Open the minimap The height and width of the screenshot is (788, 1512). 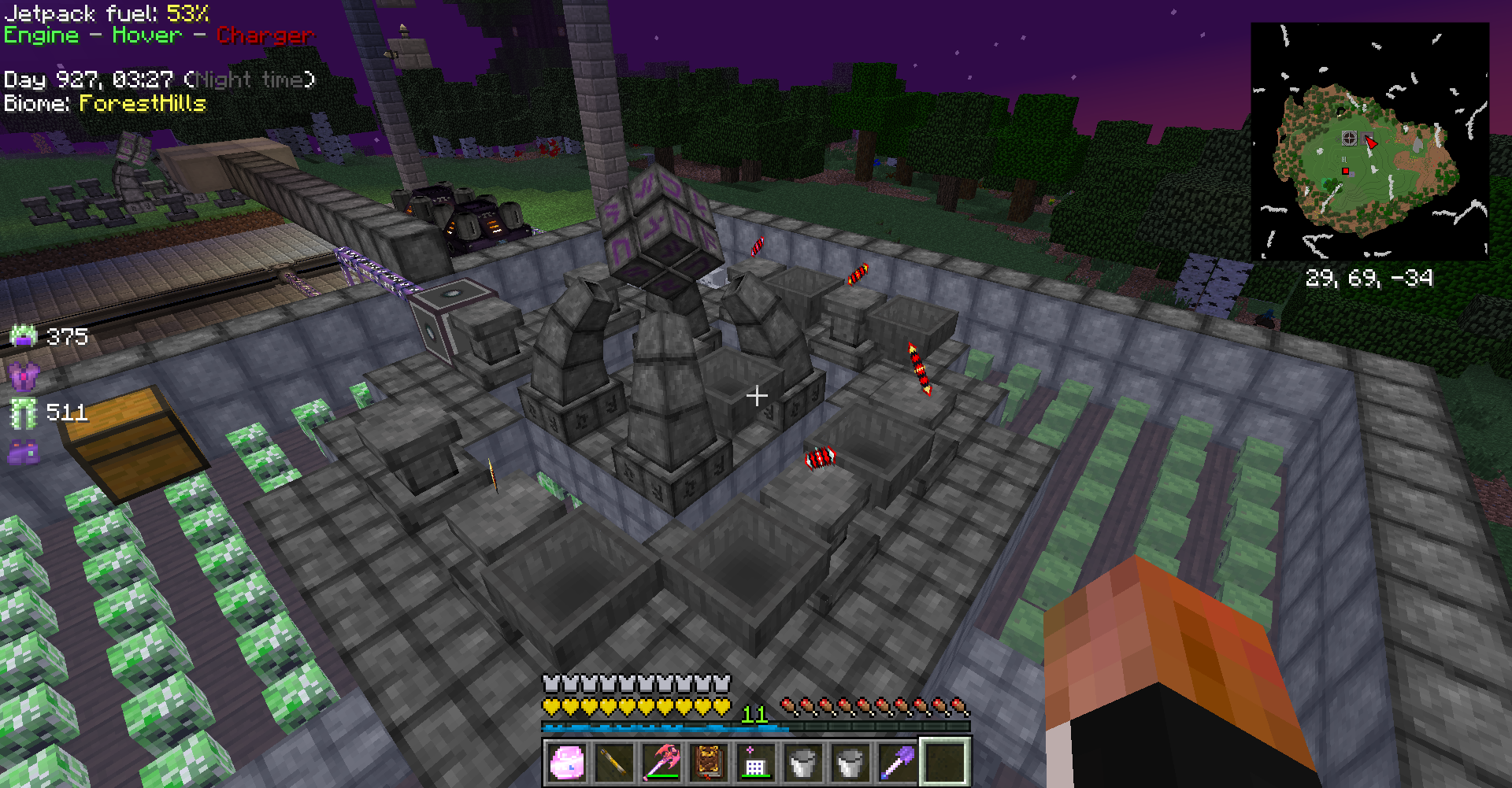coord(1369,142)
